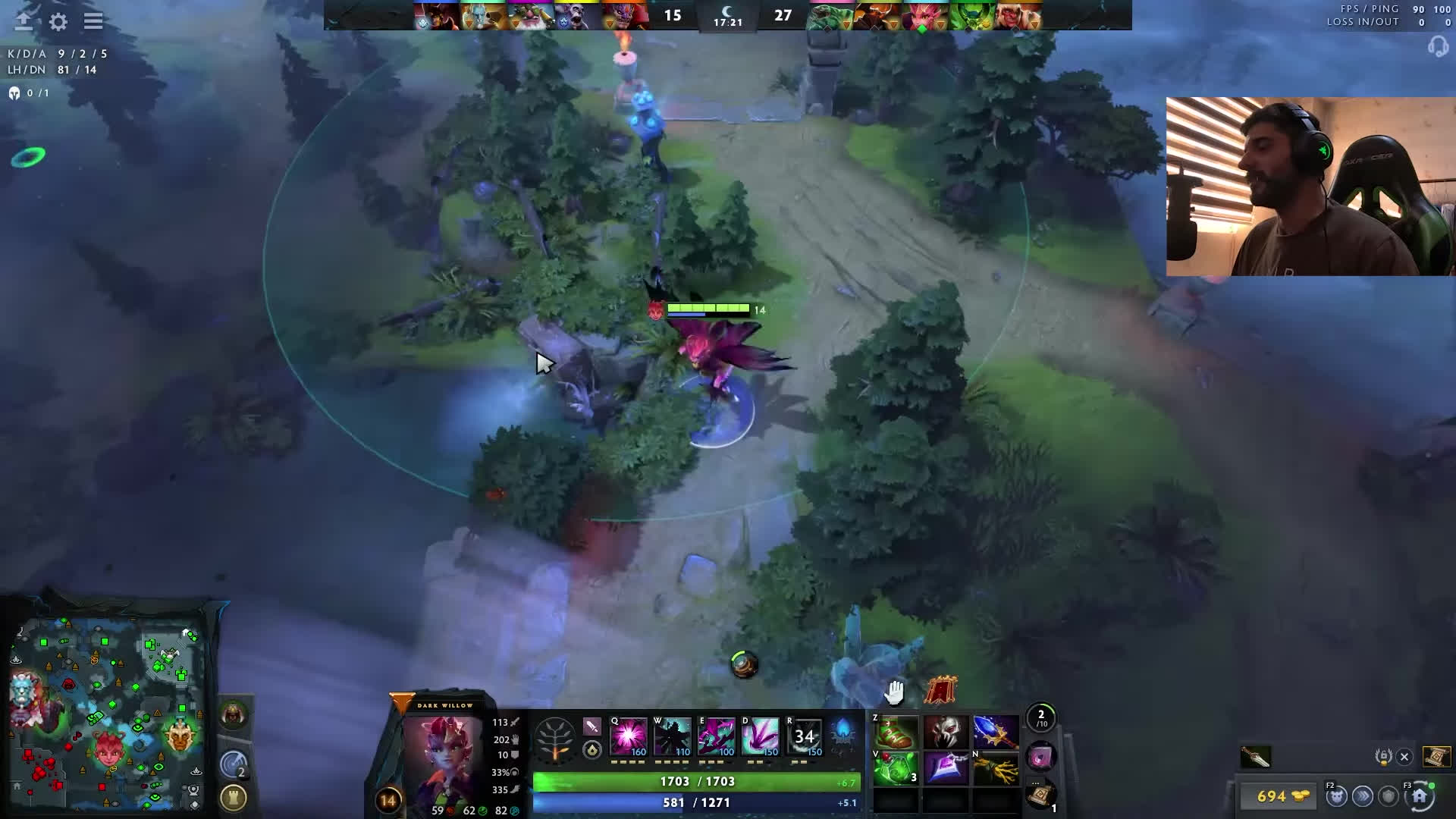Activate the Scan radar button
Viewport: 1456px width, 819px height.
234,764
